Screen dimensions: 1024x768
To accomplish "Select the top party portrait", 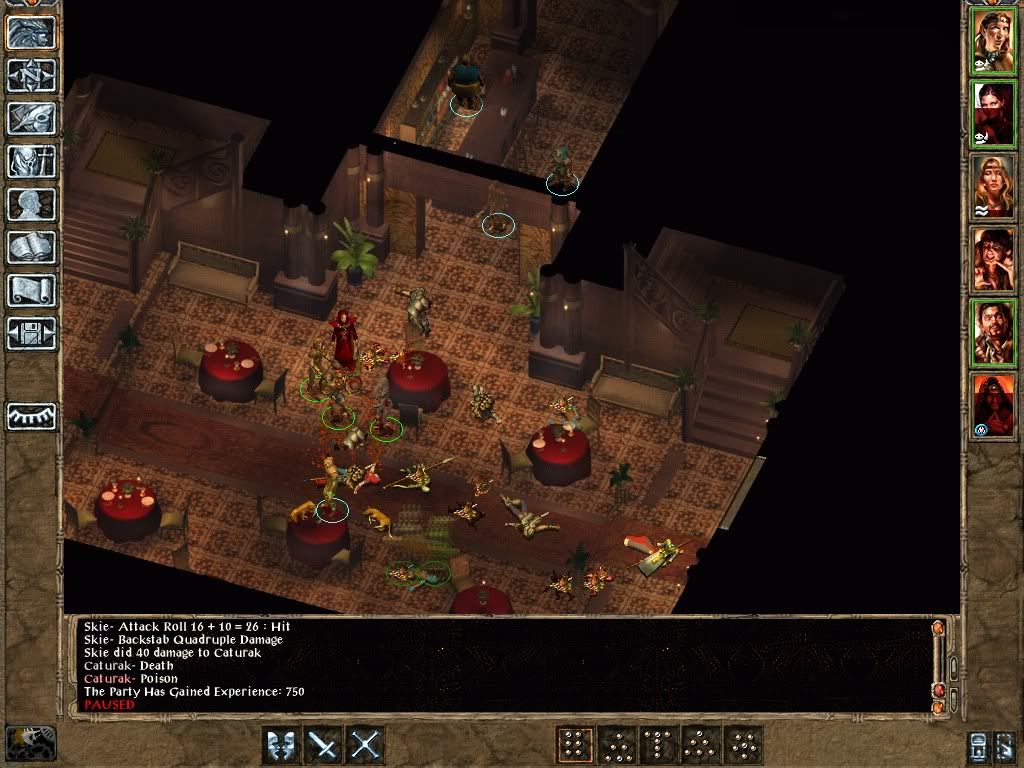I will coord(994,41).
